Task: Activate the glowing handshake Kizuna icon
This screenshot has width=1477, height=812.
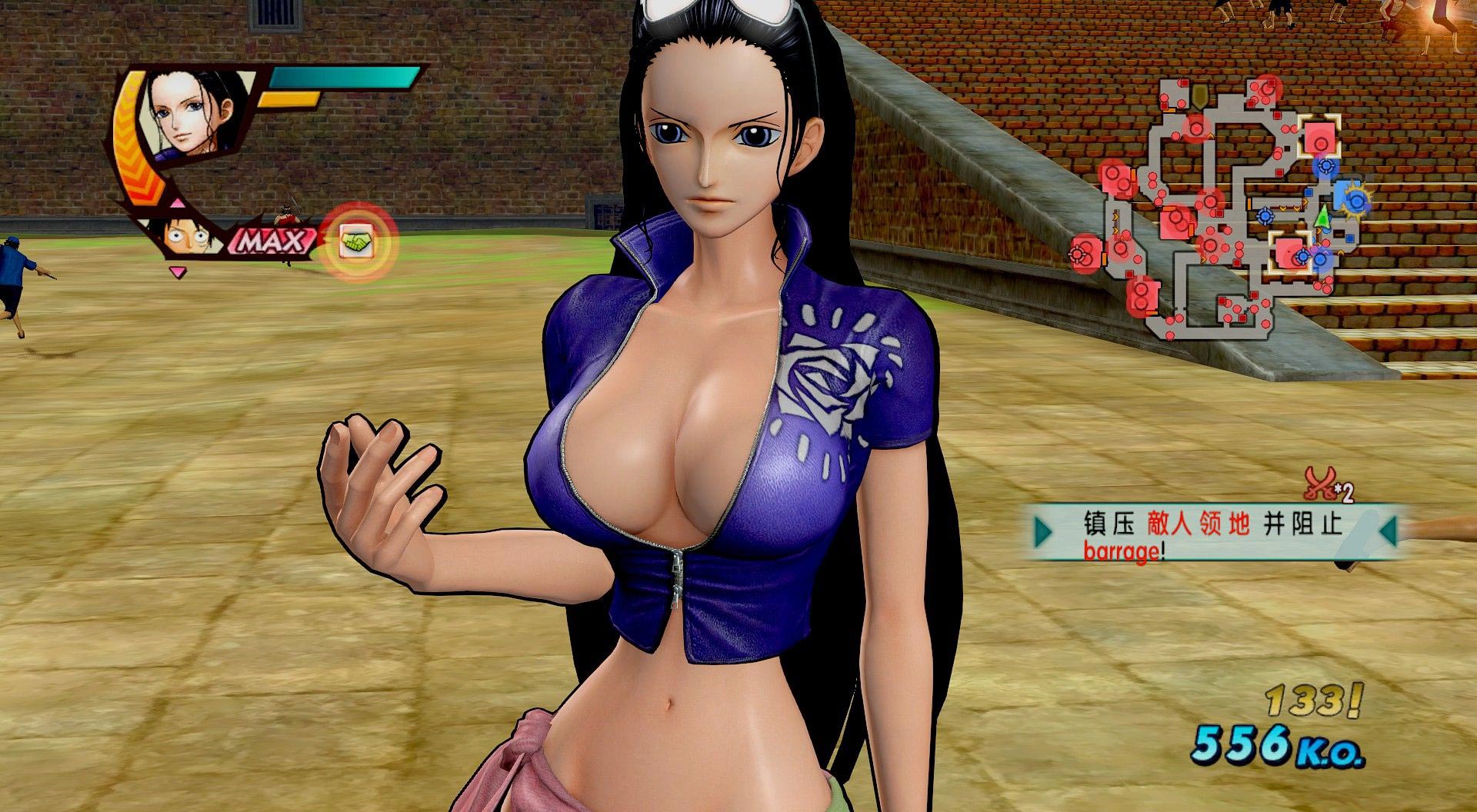Action: (356, 243)
